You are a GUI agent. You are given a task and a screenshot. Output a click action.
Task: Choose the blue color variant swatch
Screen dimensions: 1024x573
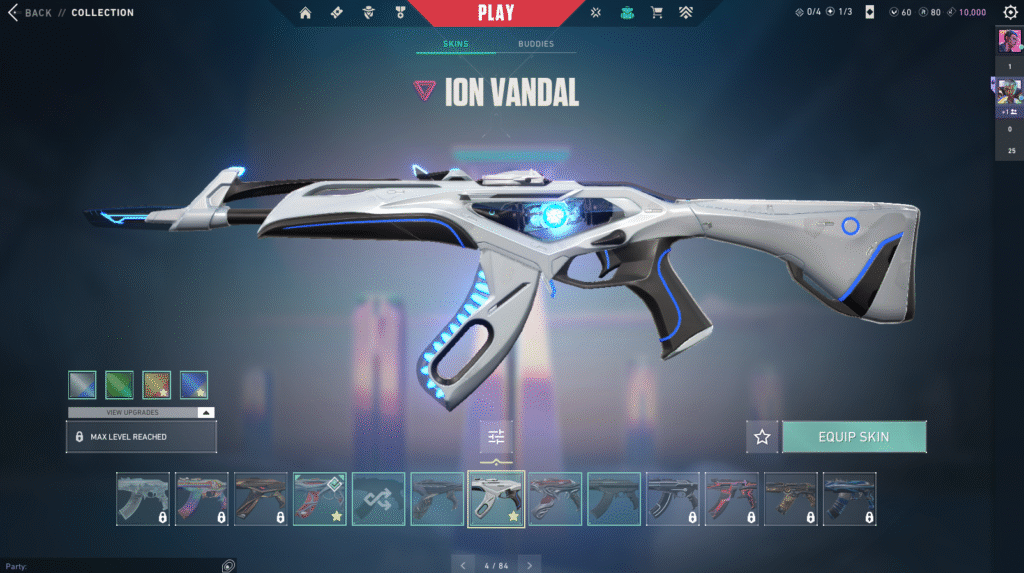click(194, 384)
